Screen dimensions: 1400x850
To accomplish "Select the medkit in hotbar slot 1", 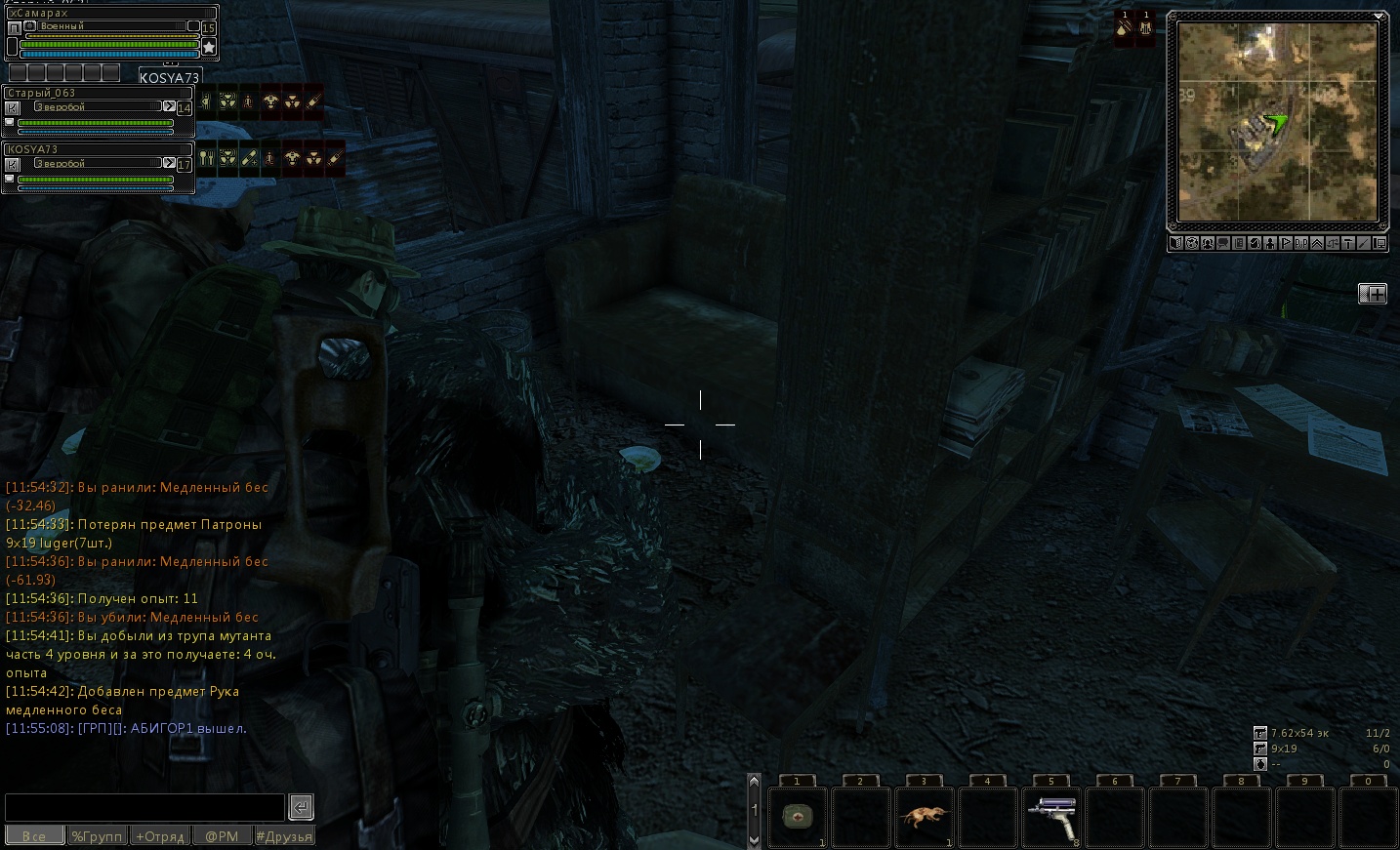I will point(798,816).
